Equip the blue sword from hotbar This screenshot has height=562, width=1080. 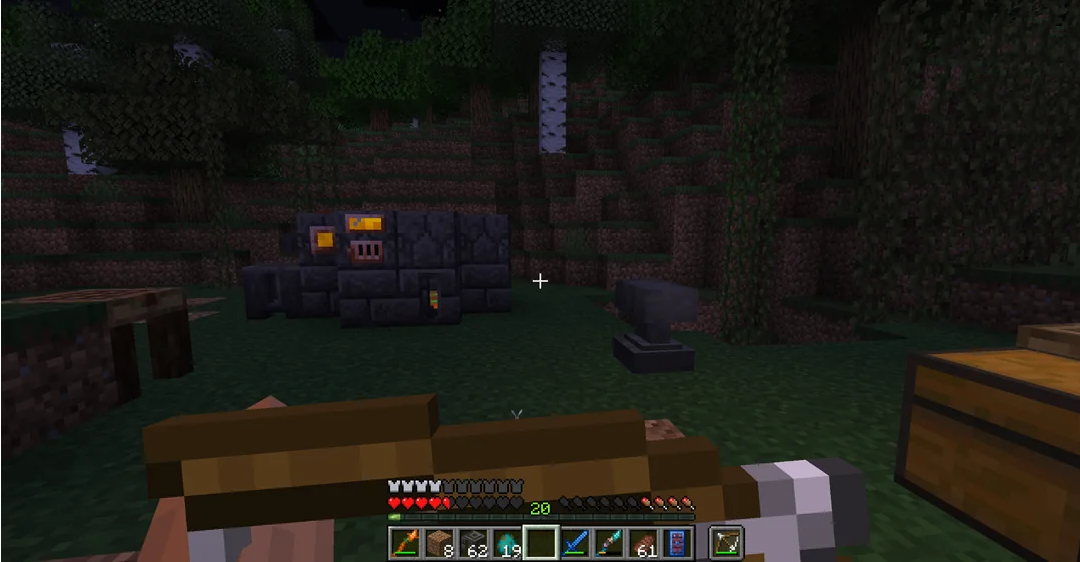577,543
